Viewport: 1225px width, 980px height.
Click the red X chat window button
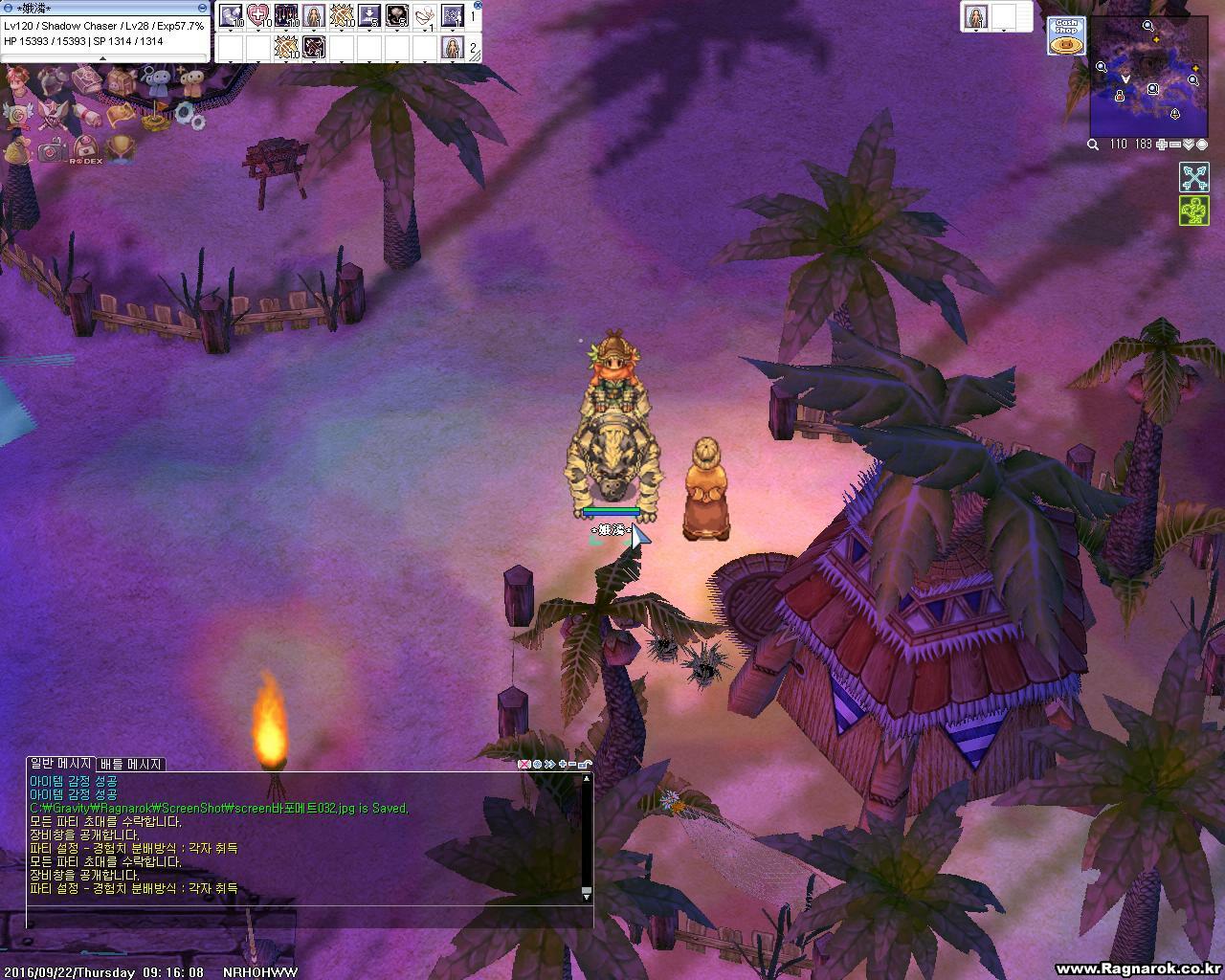523,764
